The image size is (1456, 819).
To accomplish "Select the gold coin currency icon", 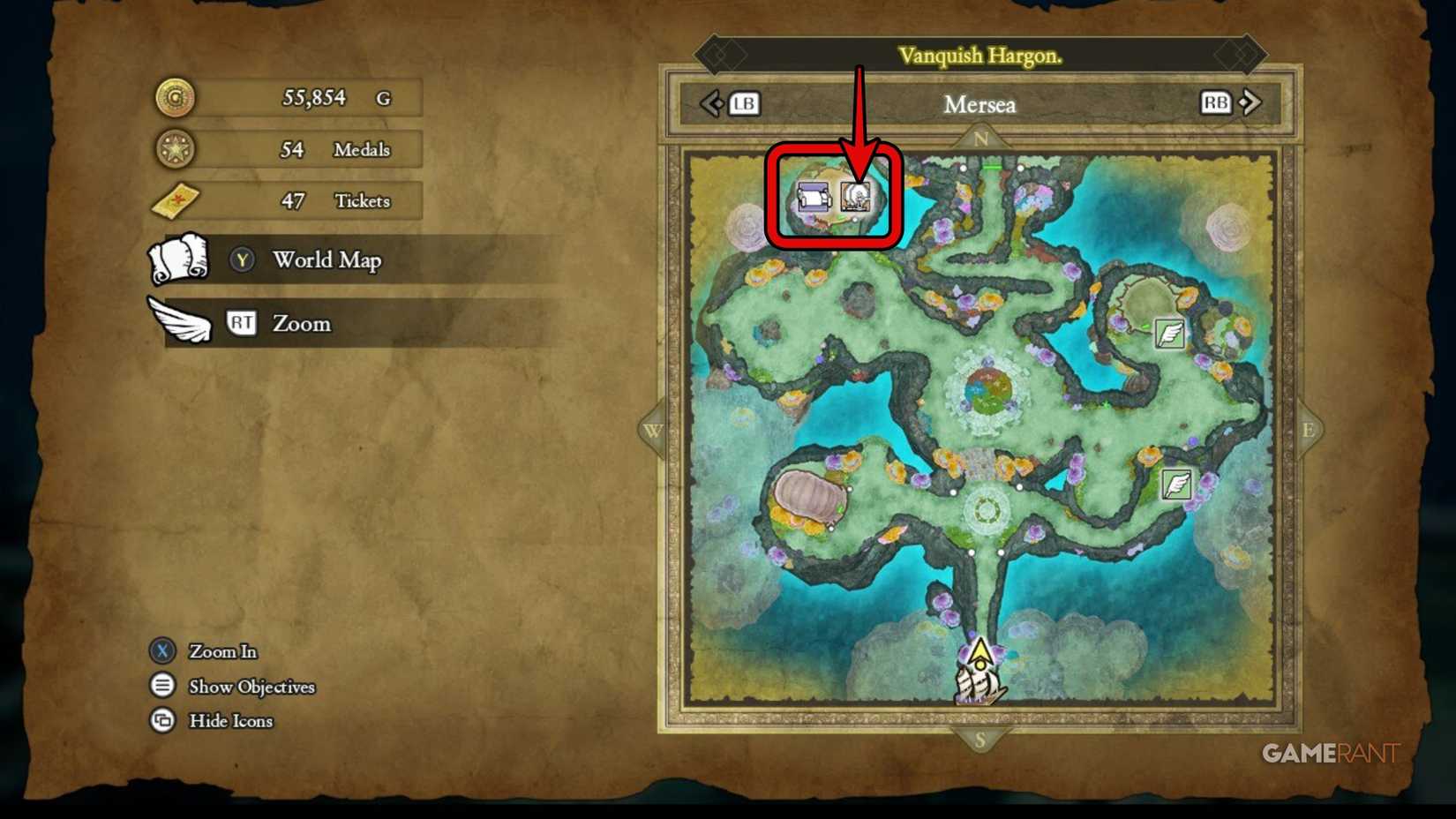I will pos(176,97).
